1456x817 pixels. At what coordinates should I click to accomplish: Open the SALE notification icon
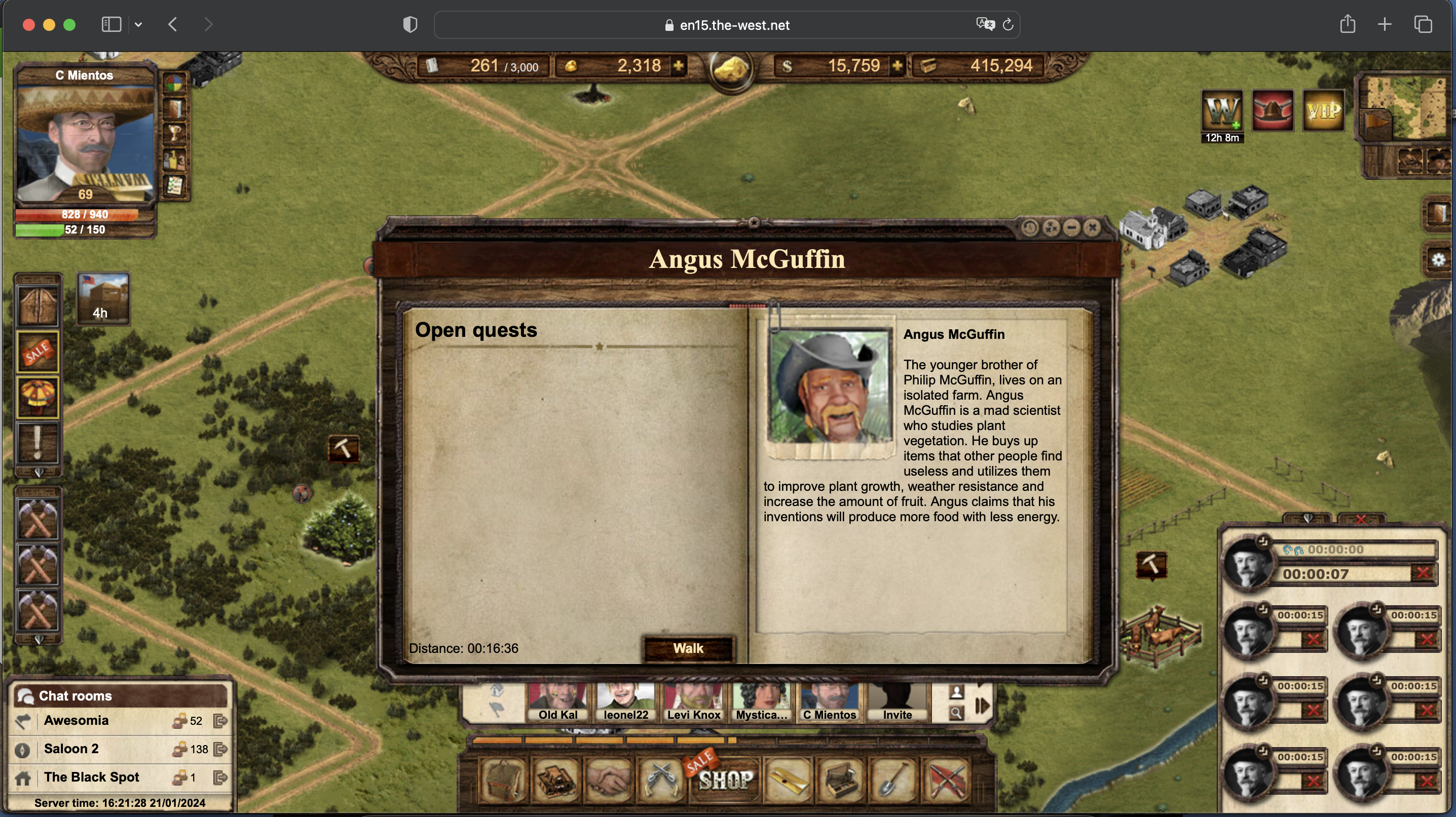click(x=38, y=352)
